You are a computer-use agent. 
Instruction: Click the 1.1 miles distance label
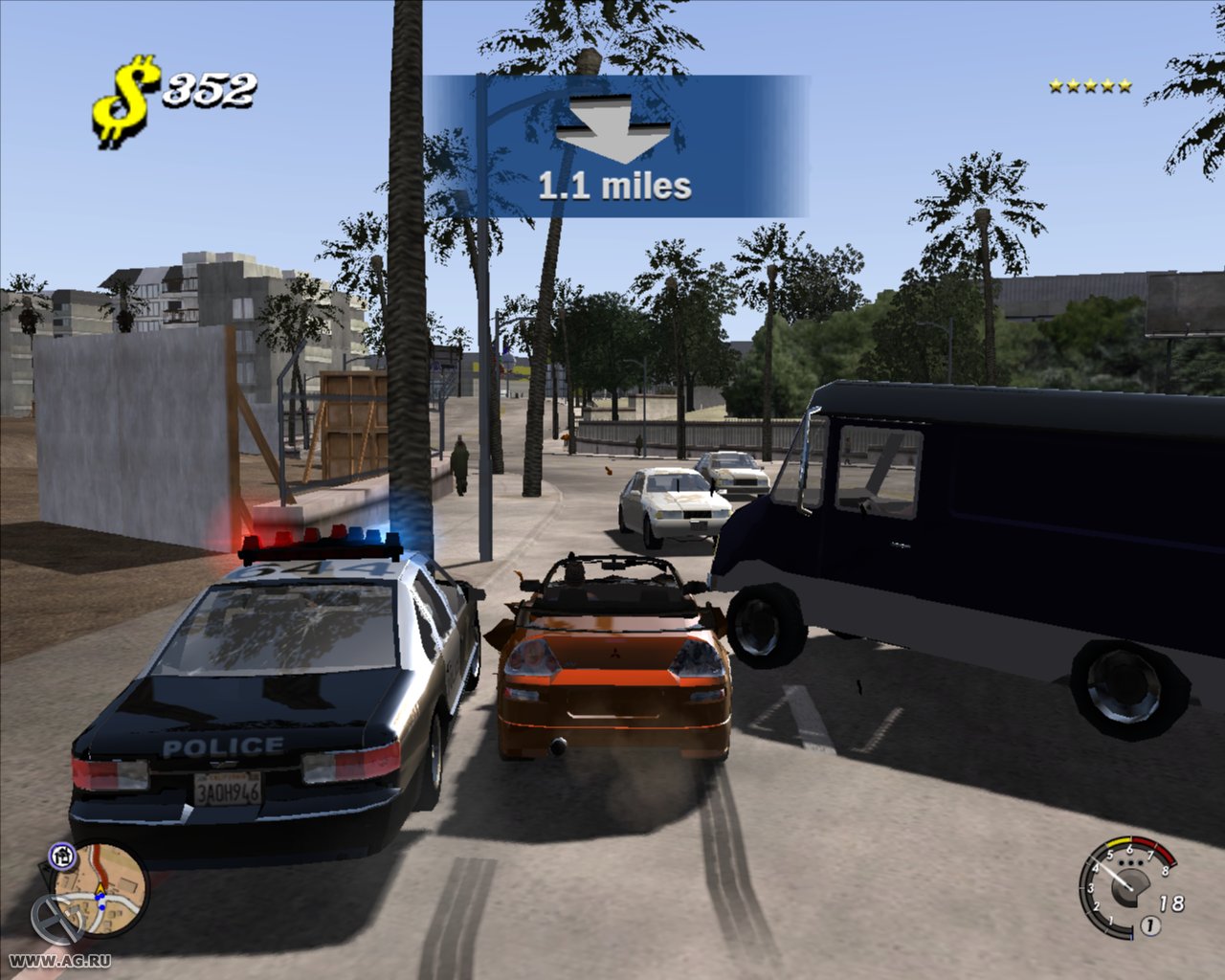[616, 184]
